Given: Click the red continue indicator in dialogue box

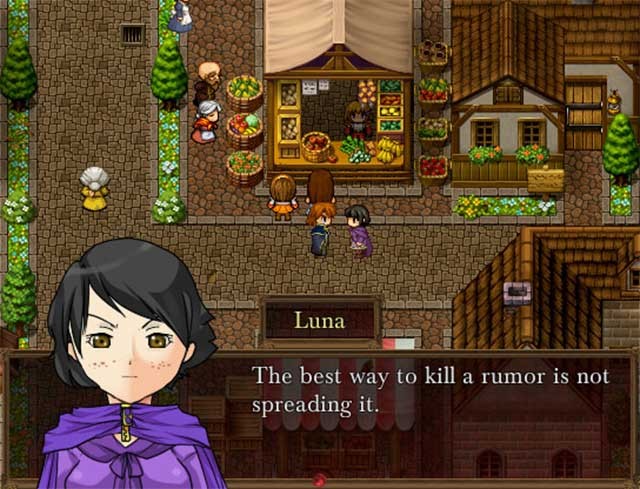Looking at the screenshot, I should pos(320,480).
